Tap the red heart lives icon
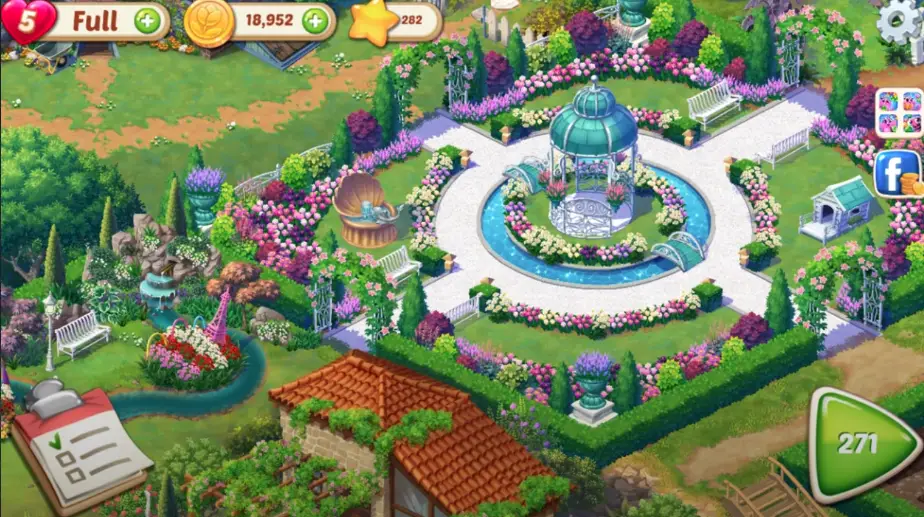Image resolution: width=924 pixels, height=517 pixels. pos(27,19)
